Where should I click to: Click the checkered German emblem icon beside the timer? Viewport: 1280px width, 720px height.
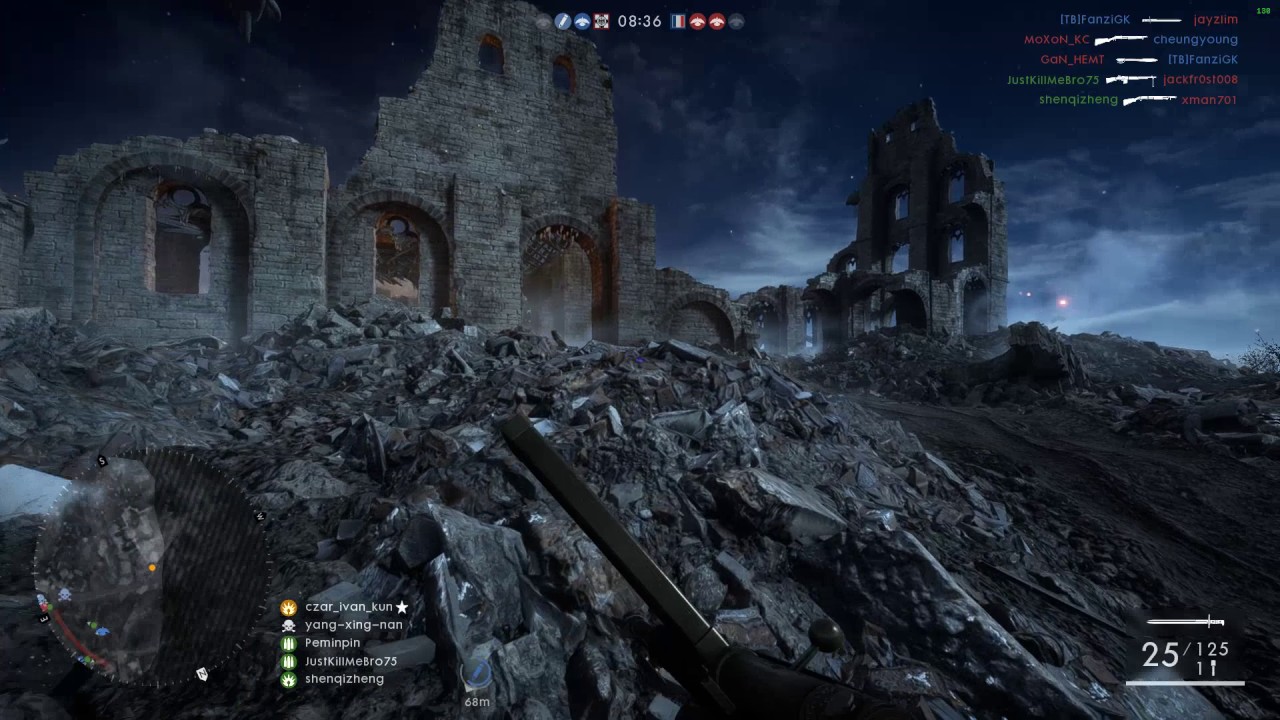pyautogui.click(x=601, y=20)
